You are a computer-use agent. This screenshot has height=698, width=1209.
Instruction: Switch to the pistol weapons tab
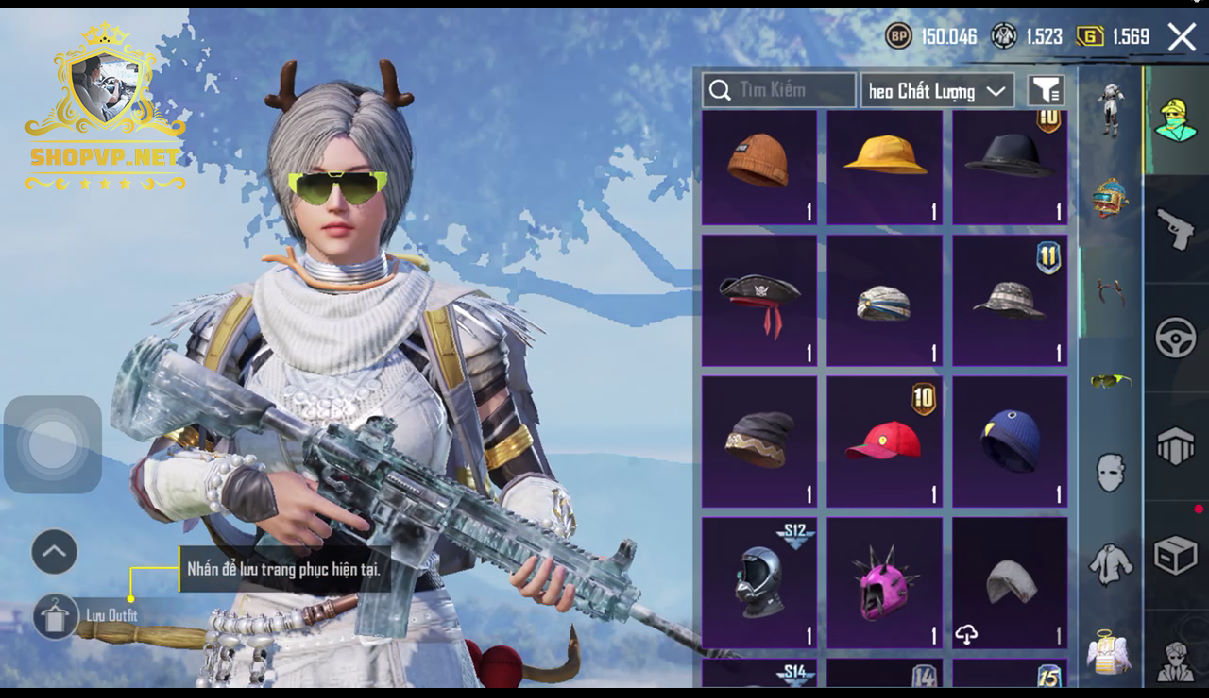[x=1176, y=229]
